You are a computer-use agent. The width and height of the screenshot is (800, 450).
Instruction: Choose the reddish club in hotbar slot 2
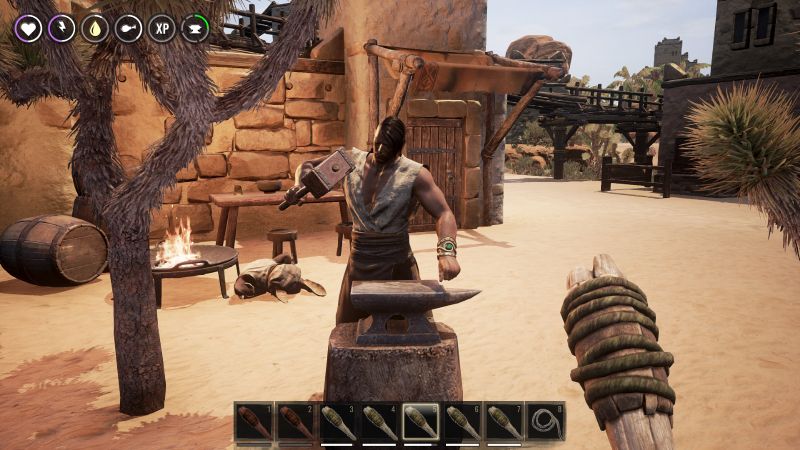tap(295, 422)
